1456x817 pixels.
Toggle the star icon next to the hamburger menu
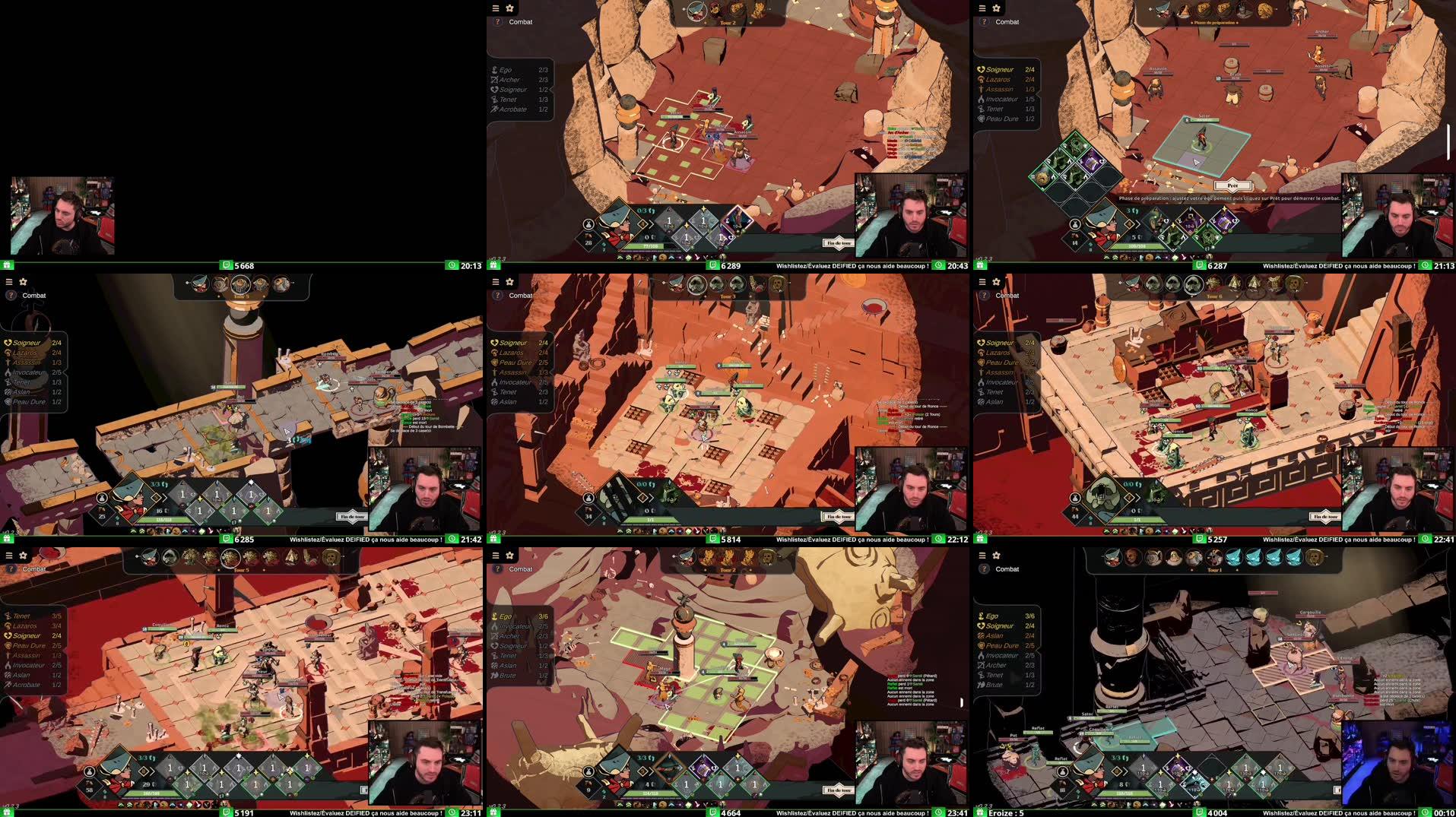click(x=509, y=8)
